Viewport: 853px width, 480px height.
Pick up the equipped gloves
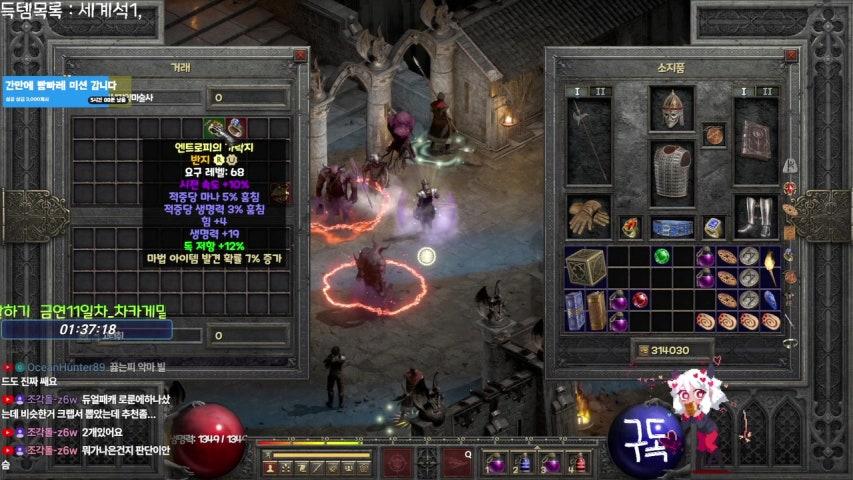[588, 214]
